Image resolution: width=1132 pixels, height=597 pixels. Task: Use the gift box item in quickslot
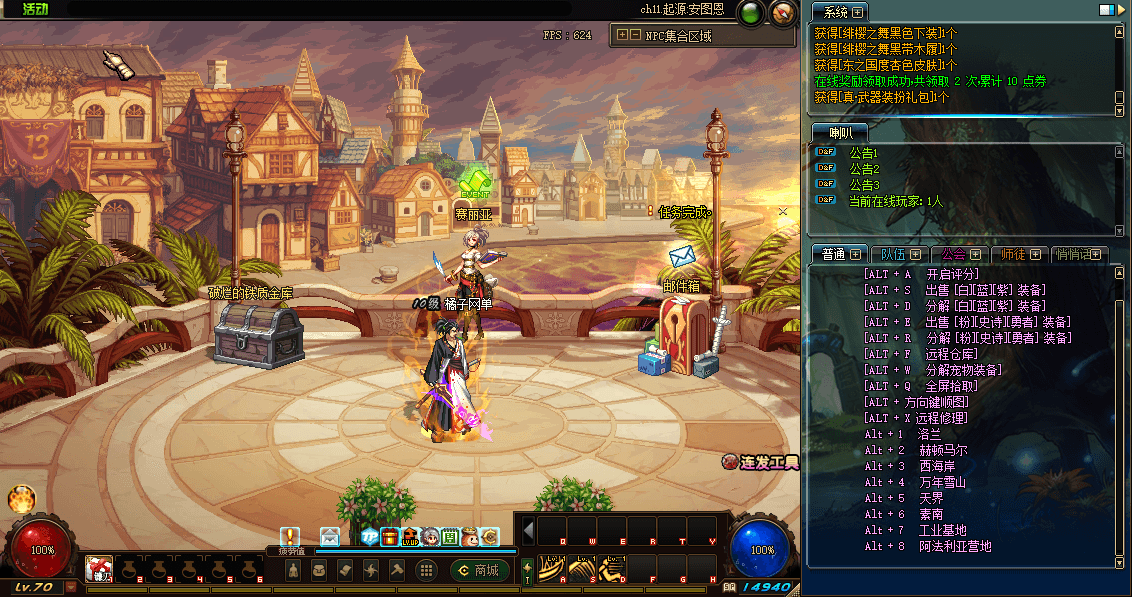[98, 569]
